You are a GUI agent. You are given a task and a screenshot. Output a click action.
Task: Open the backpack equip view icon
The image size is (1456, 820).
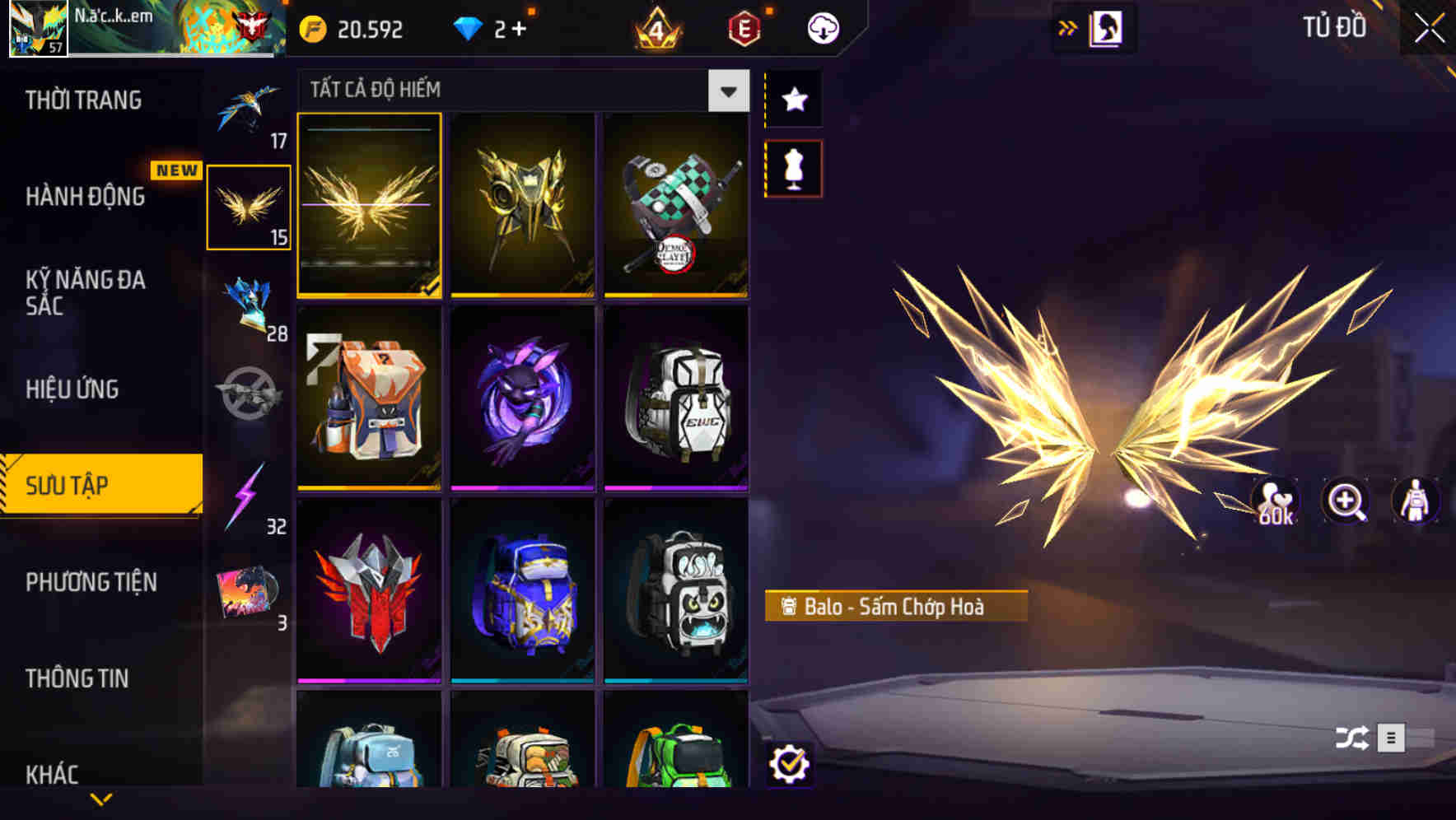[1415, 502]
